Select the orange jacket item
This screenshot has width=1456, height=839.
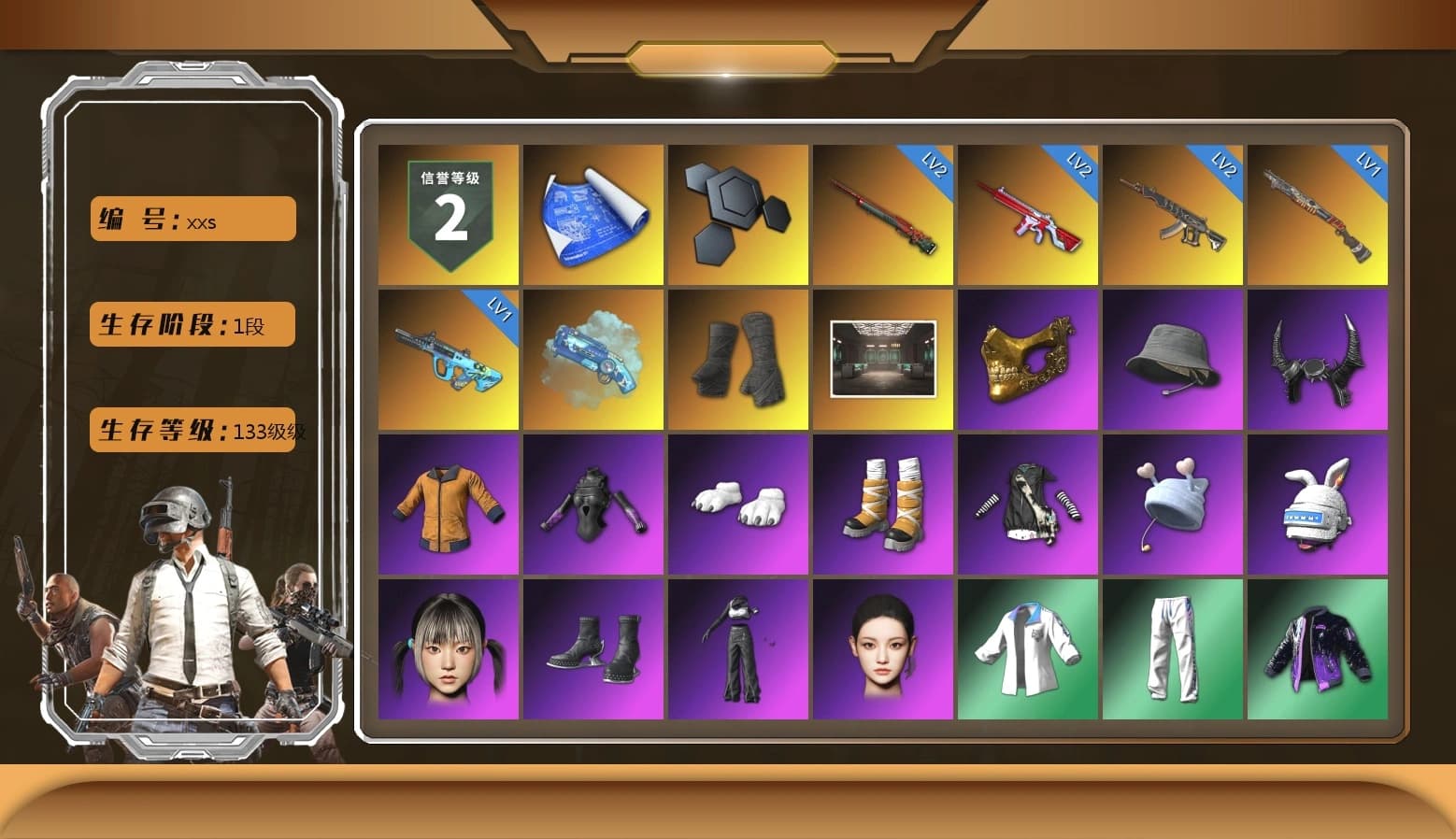447,503
